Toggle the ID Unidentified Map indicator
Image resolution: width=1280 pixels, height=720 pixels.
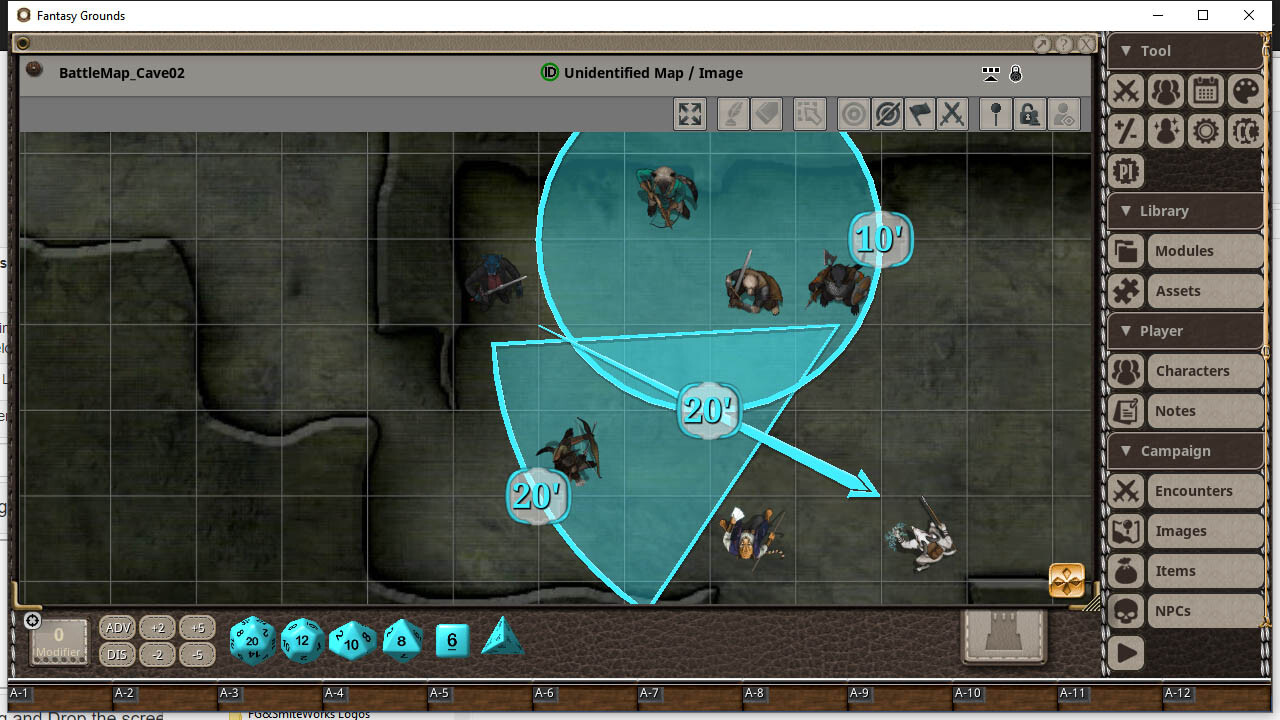[x=549, y=72]
